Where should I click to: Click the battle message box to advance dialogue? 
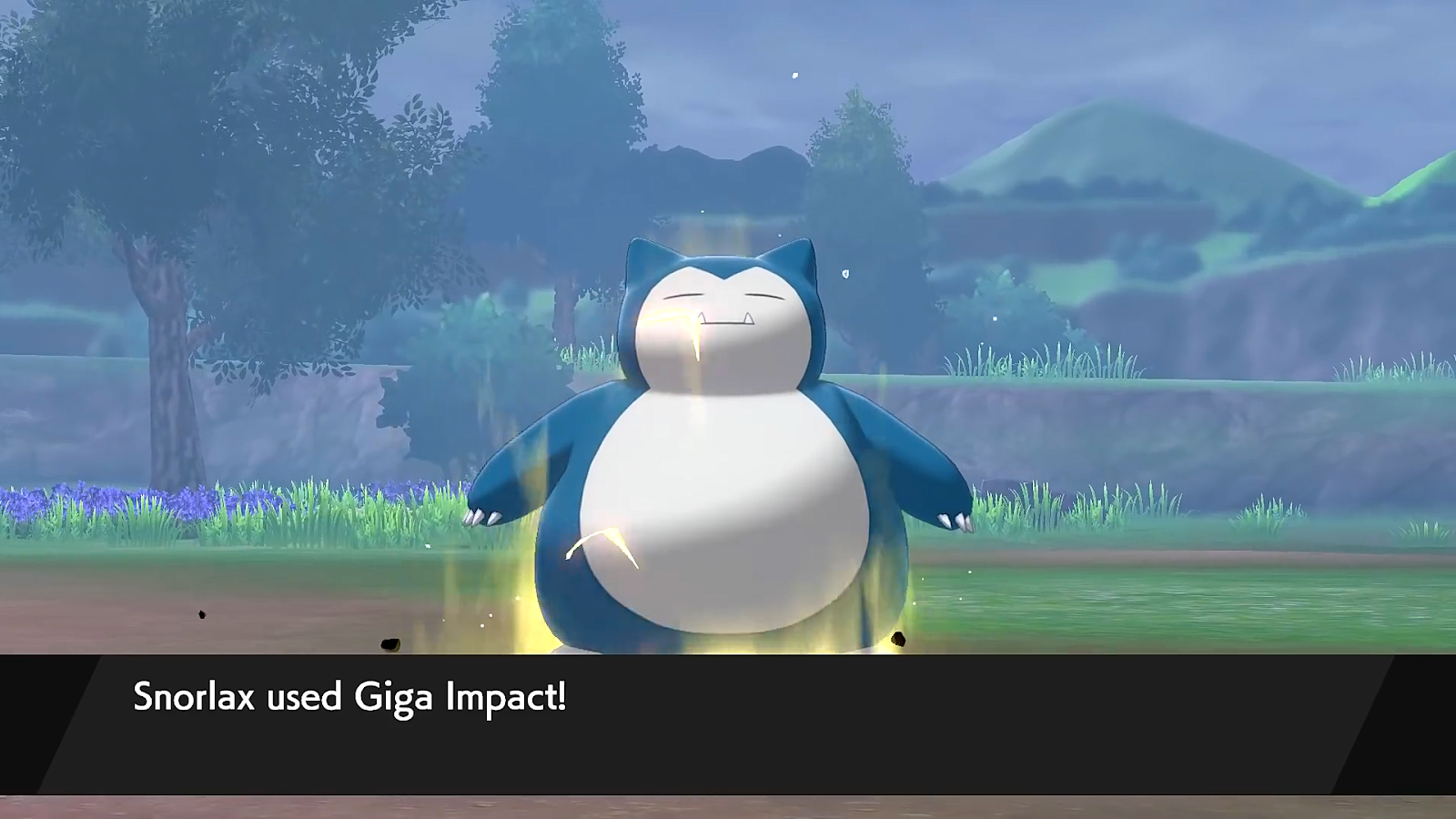[x=728, y=719]
